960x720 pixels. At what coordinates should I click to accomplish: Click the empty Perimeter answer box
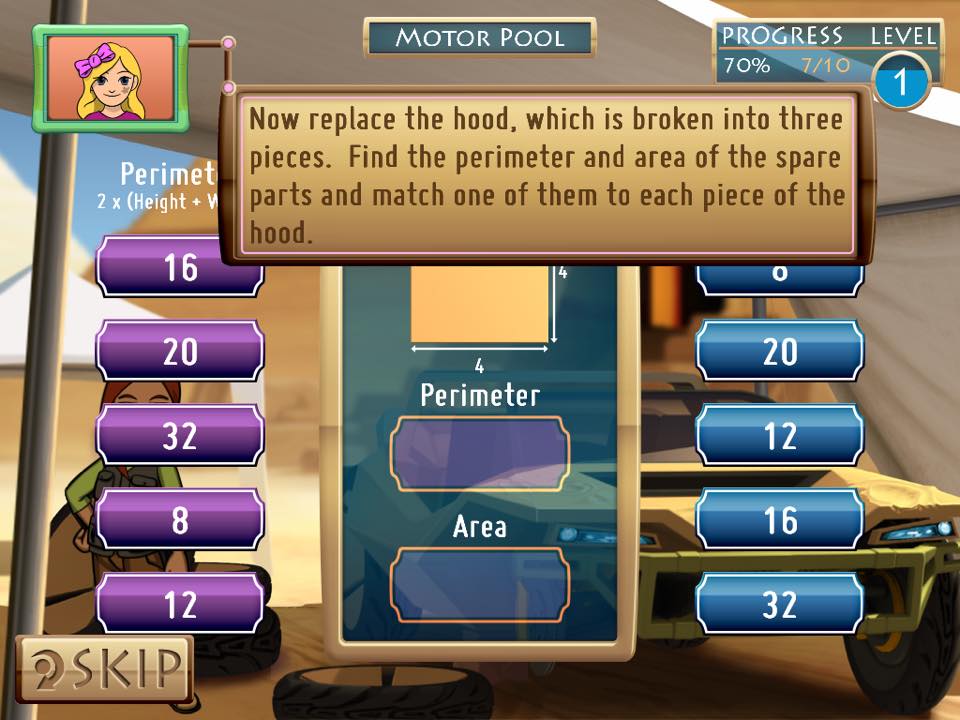(480, 454)
